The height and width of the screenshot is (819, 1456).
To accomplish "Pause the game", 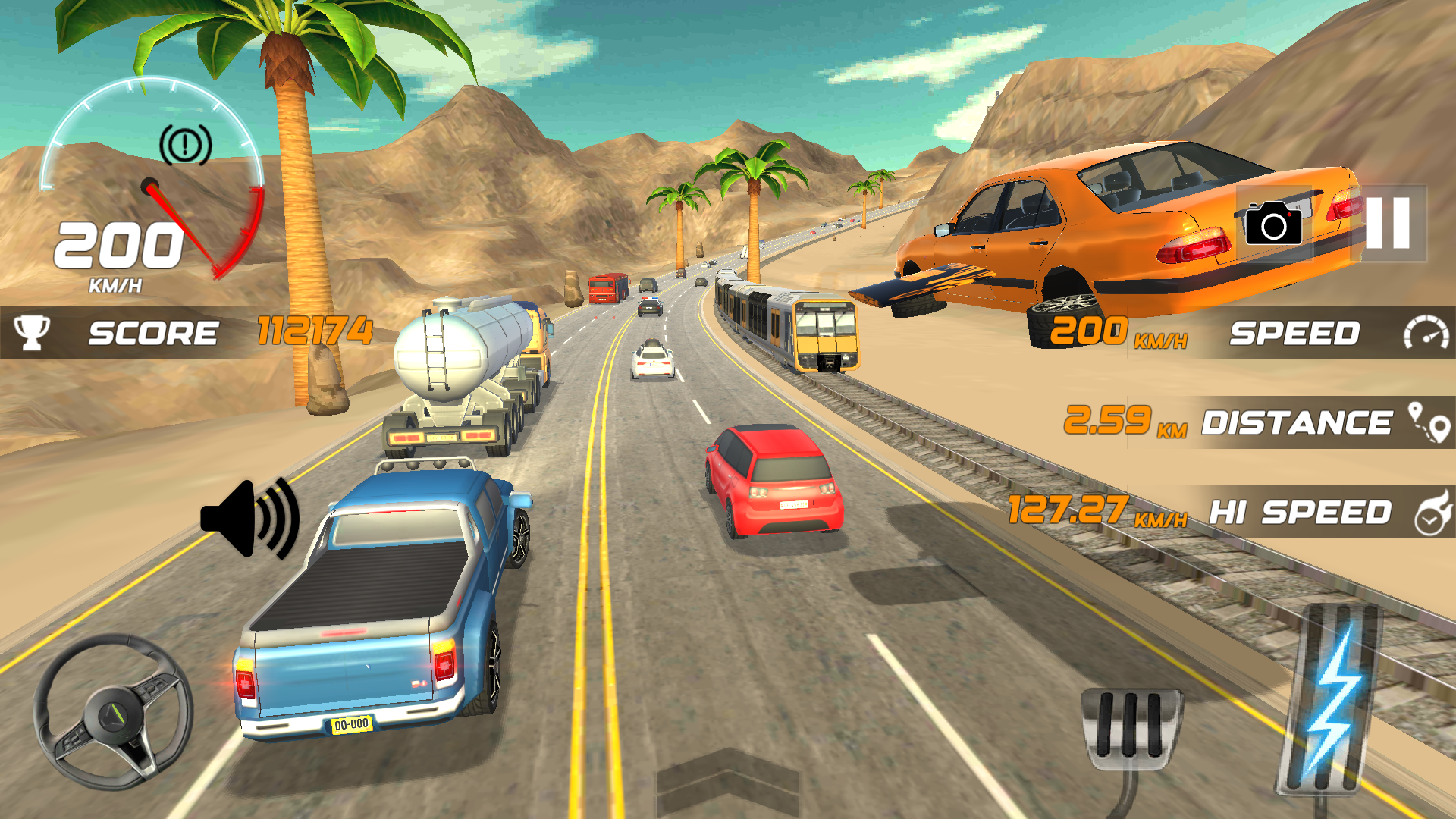I will coord(1388,224).
